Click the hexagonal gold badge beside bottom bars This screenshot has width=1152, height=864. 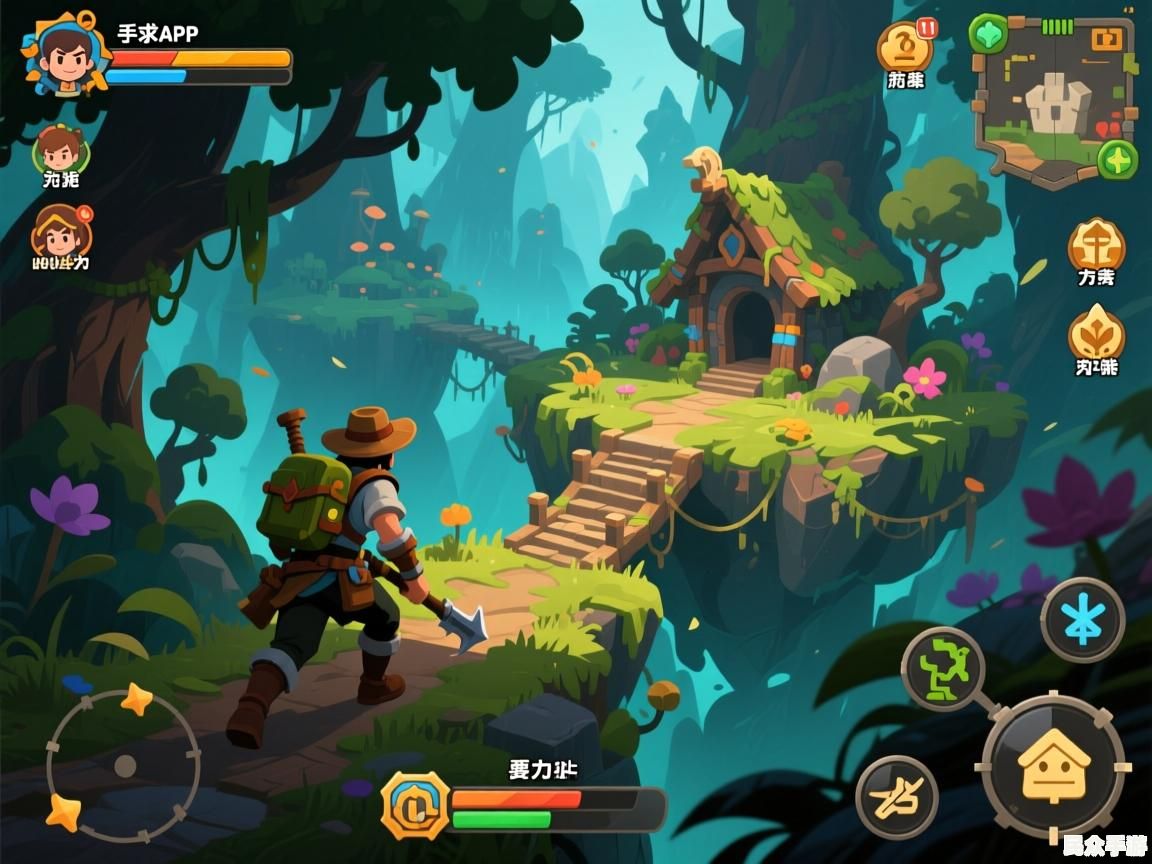pos(414,805)
